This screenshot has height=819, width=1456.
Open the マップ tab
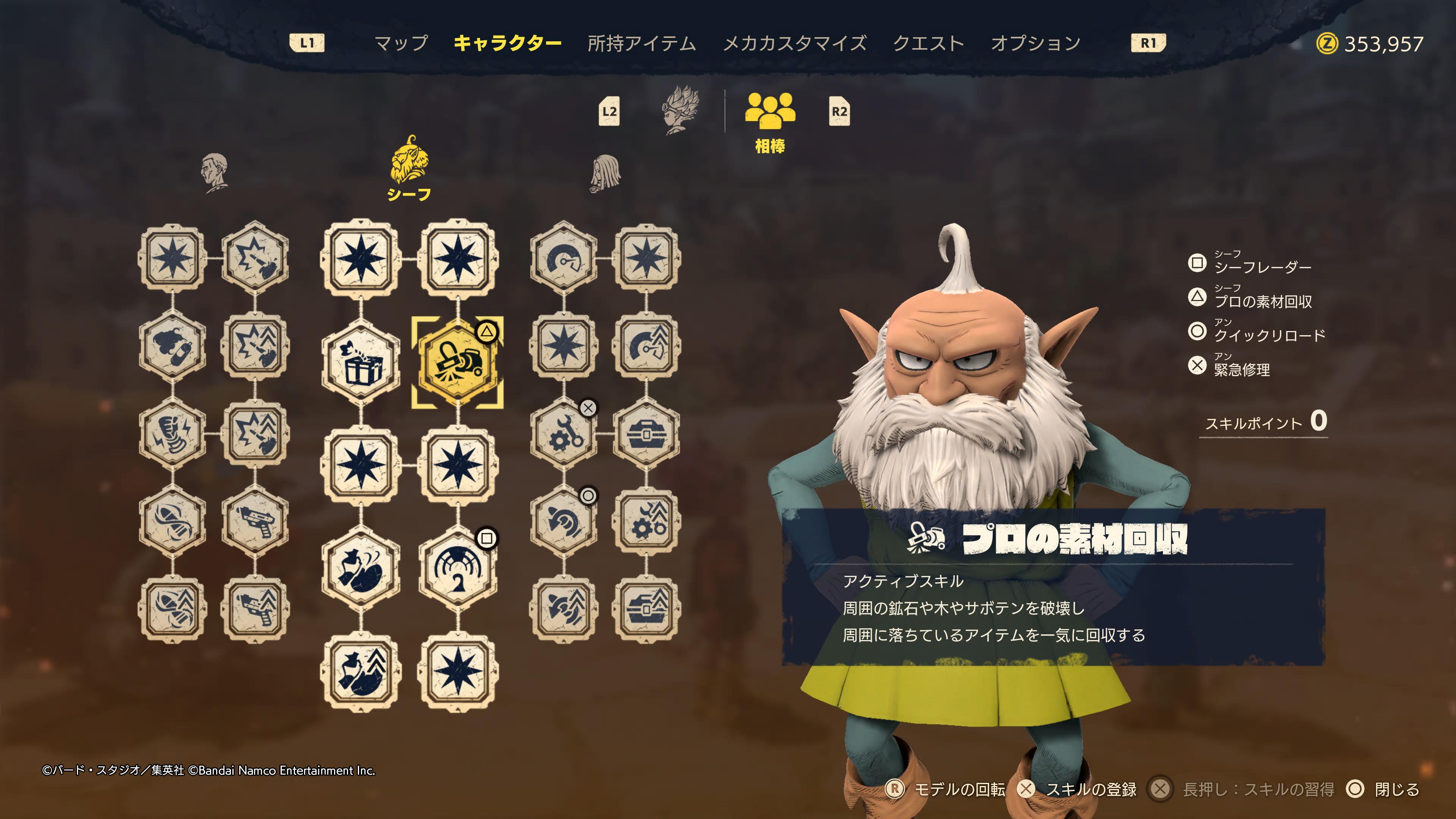click(x=401, y=44)
